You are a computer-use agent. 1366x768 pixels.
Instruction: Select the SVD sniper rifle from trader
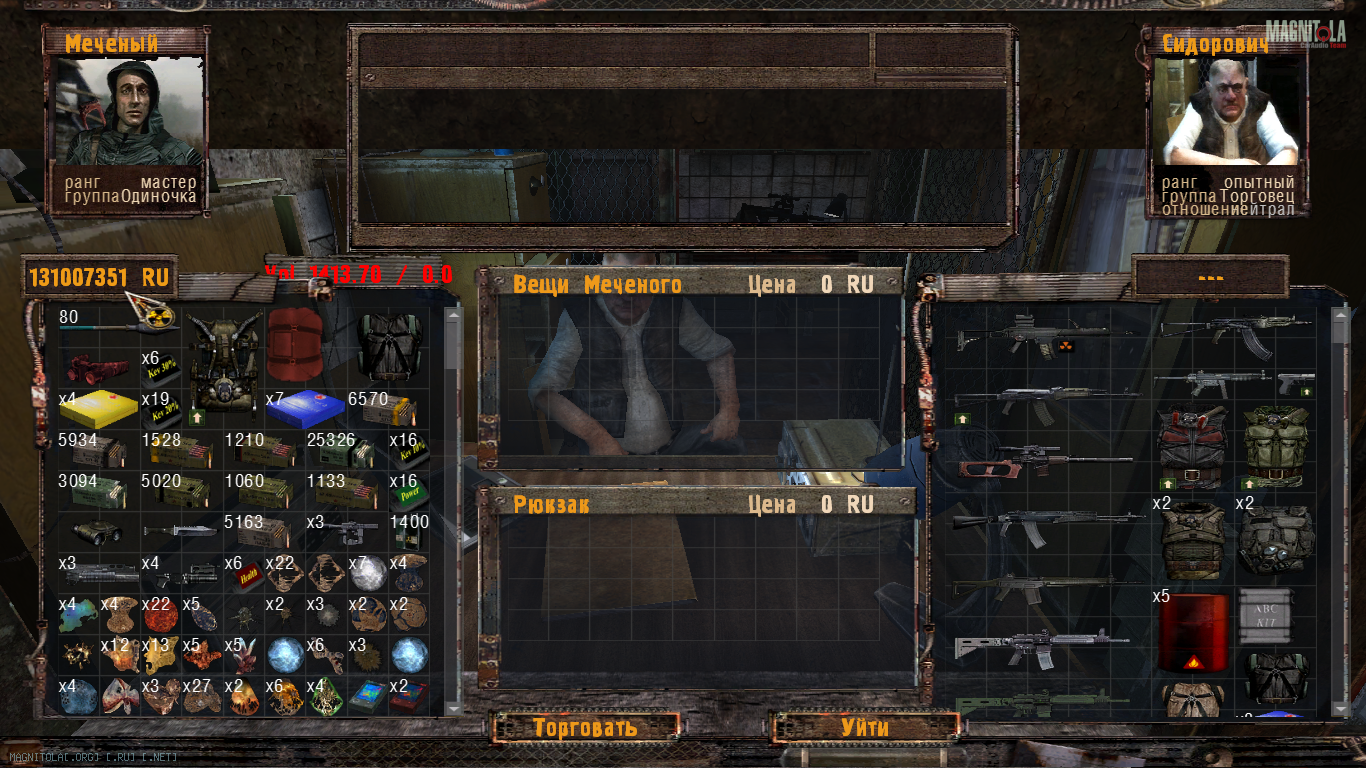click(x=1045, y=464)
